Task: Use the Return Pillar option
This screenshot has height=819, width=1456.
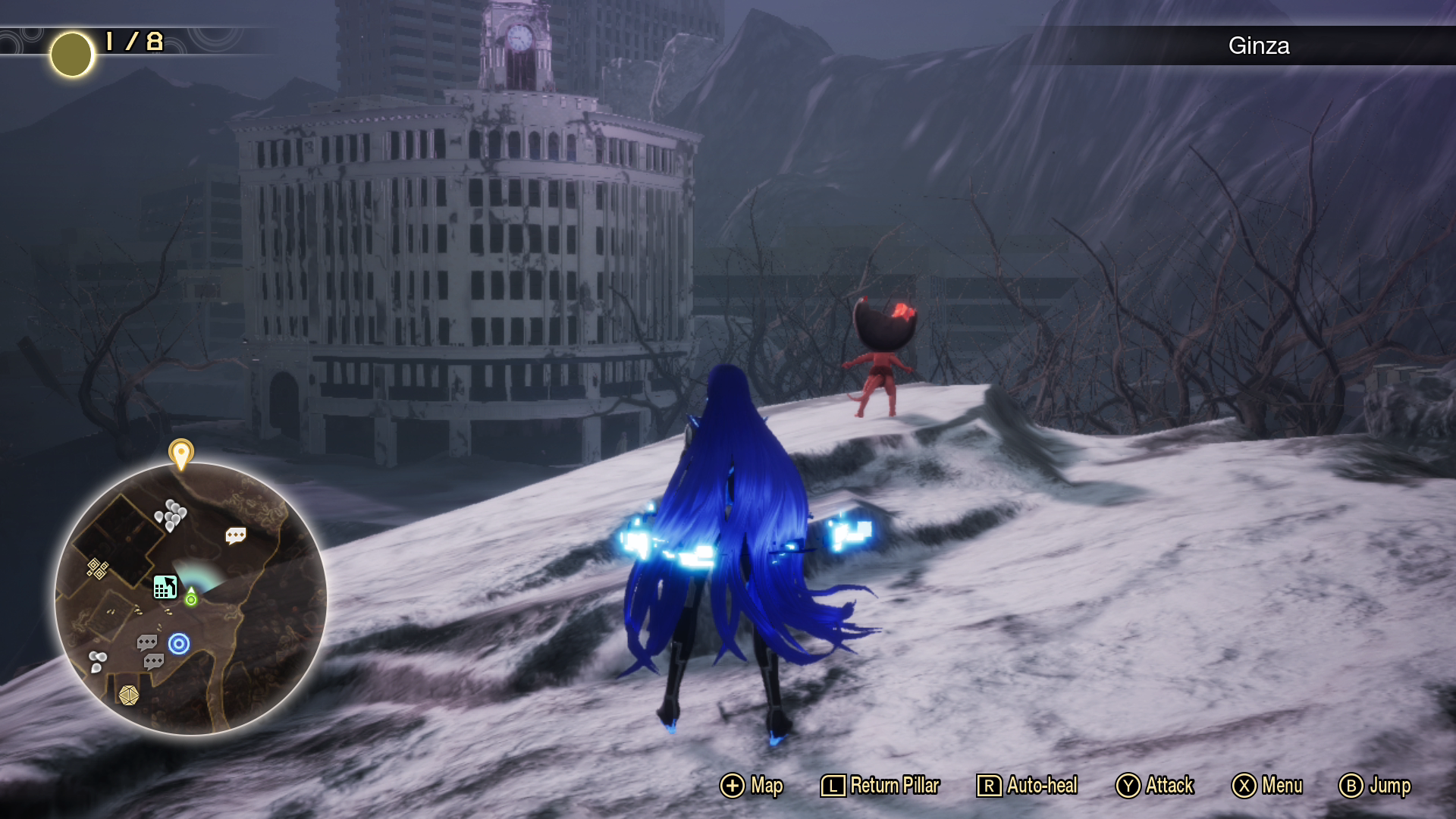Action: (880, 786)
